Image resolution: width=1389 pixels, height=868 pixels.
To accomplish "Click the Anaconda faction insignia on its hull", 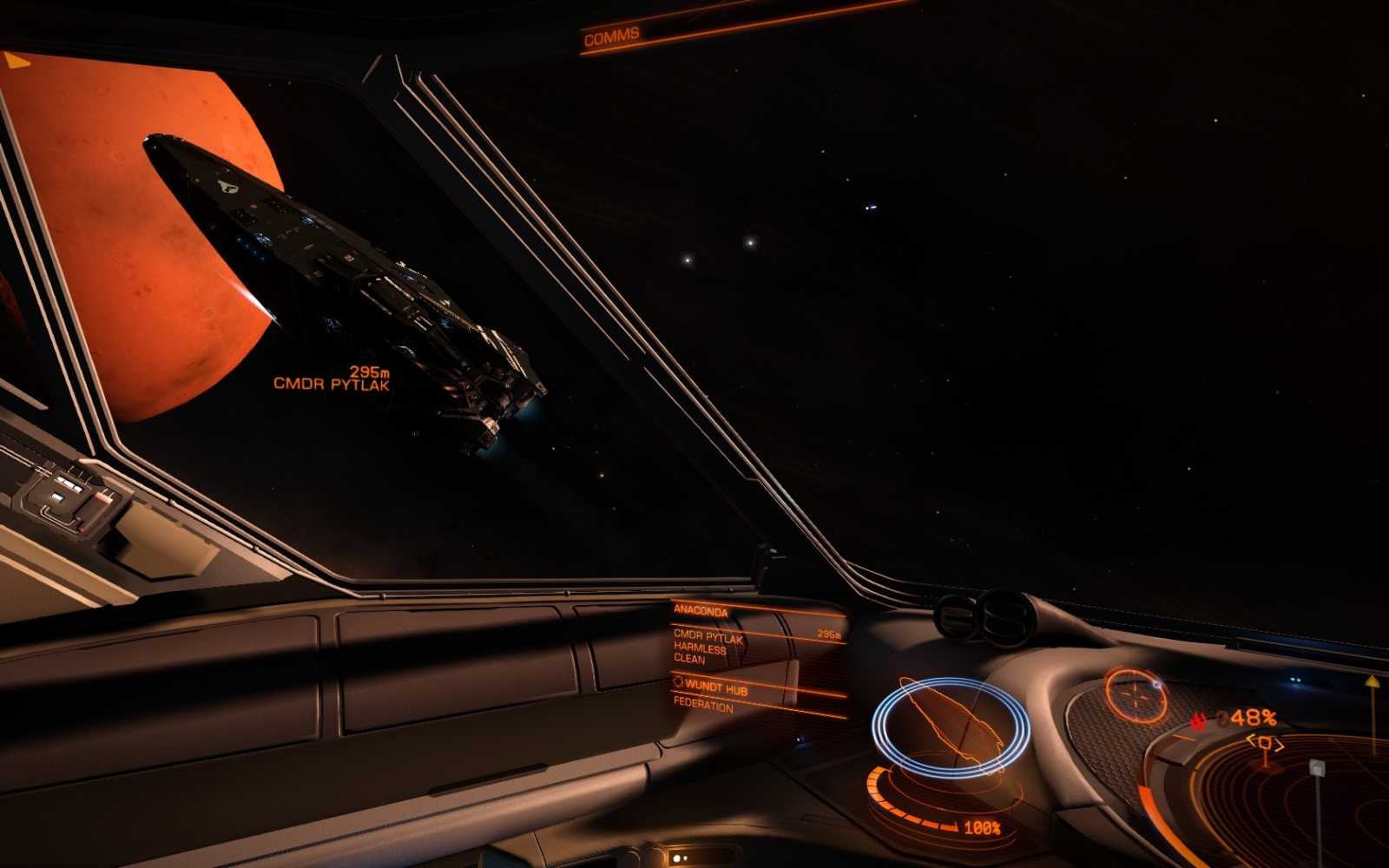I will coord(227,185).
